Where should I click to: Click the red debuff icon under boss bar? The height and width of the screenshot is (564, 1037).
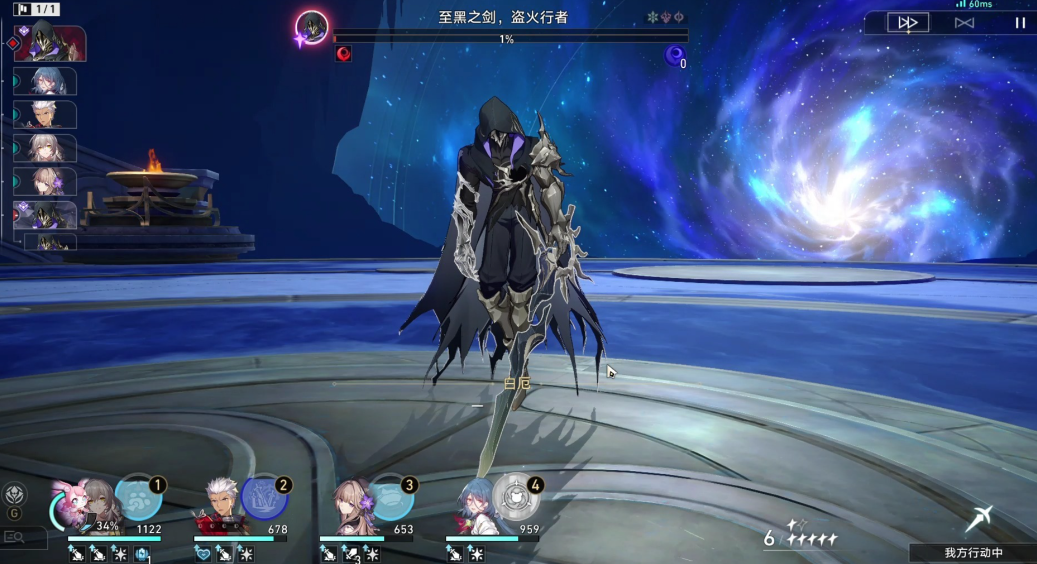coord(343,54)
